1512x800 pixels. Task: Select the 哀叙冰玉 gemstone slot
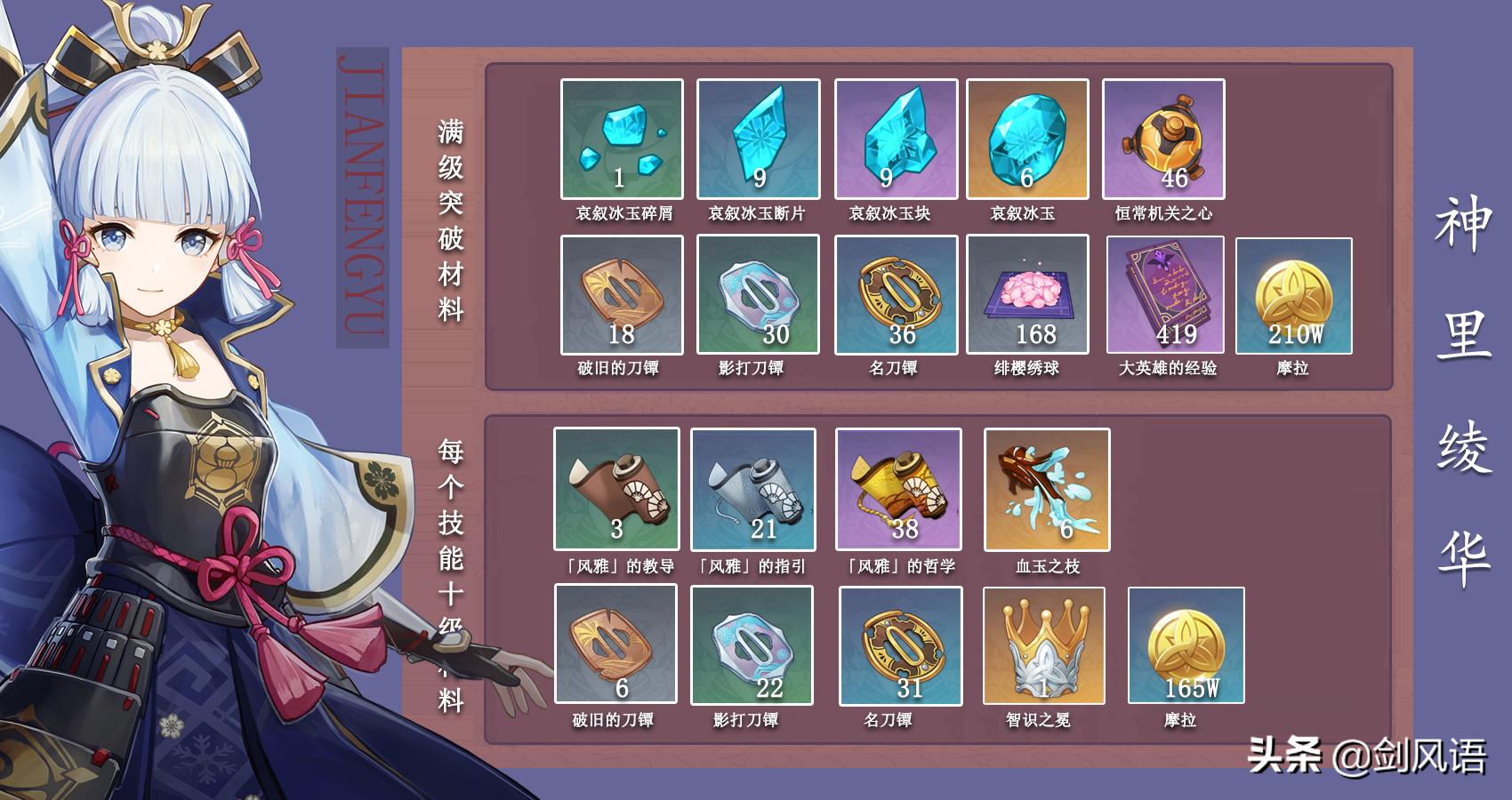[x=1027, y=140]
